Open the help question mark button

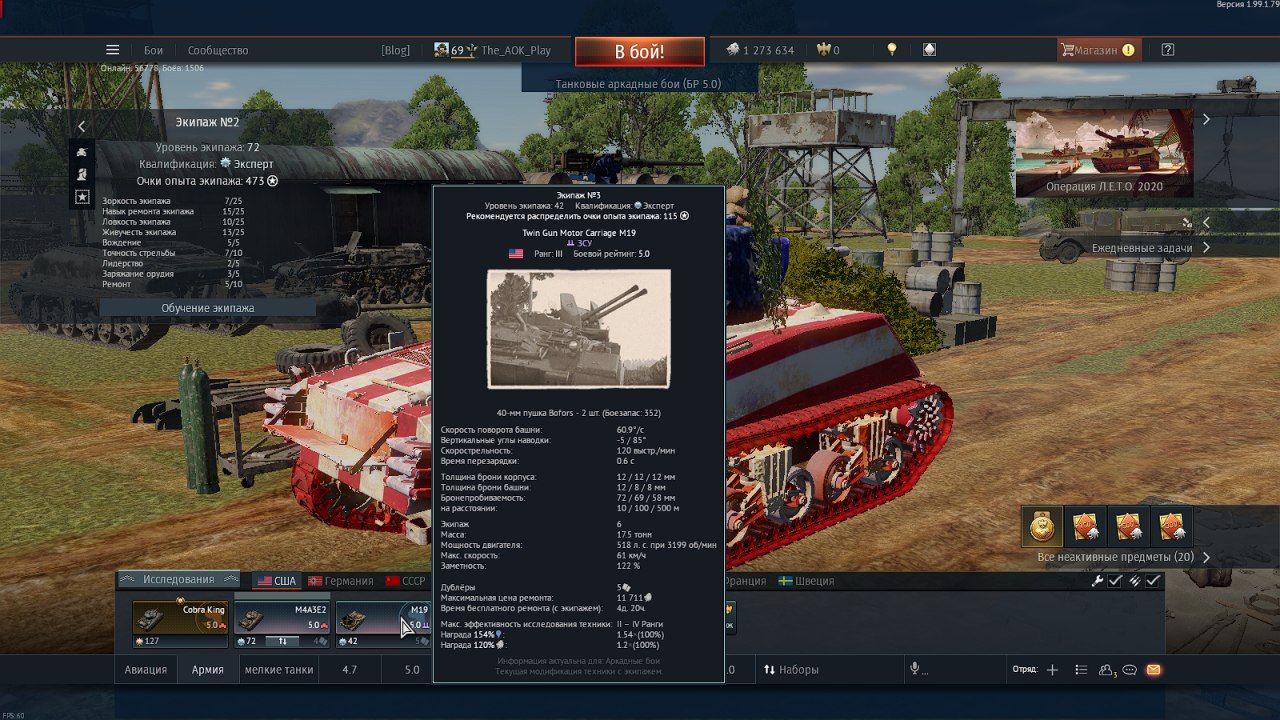tap(1168, 50)
